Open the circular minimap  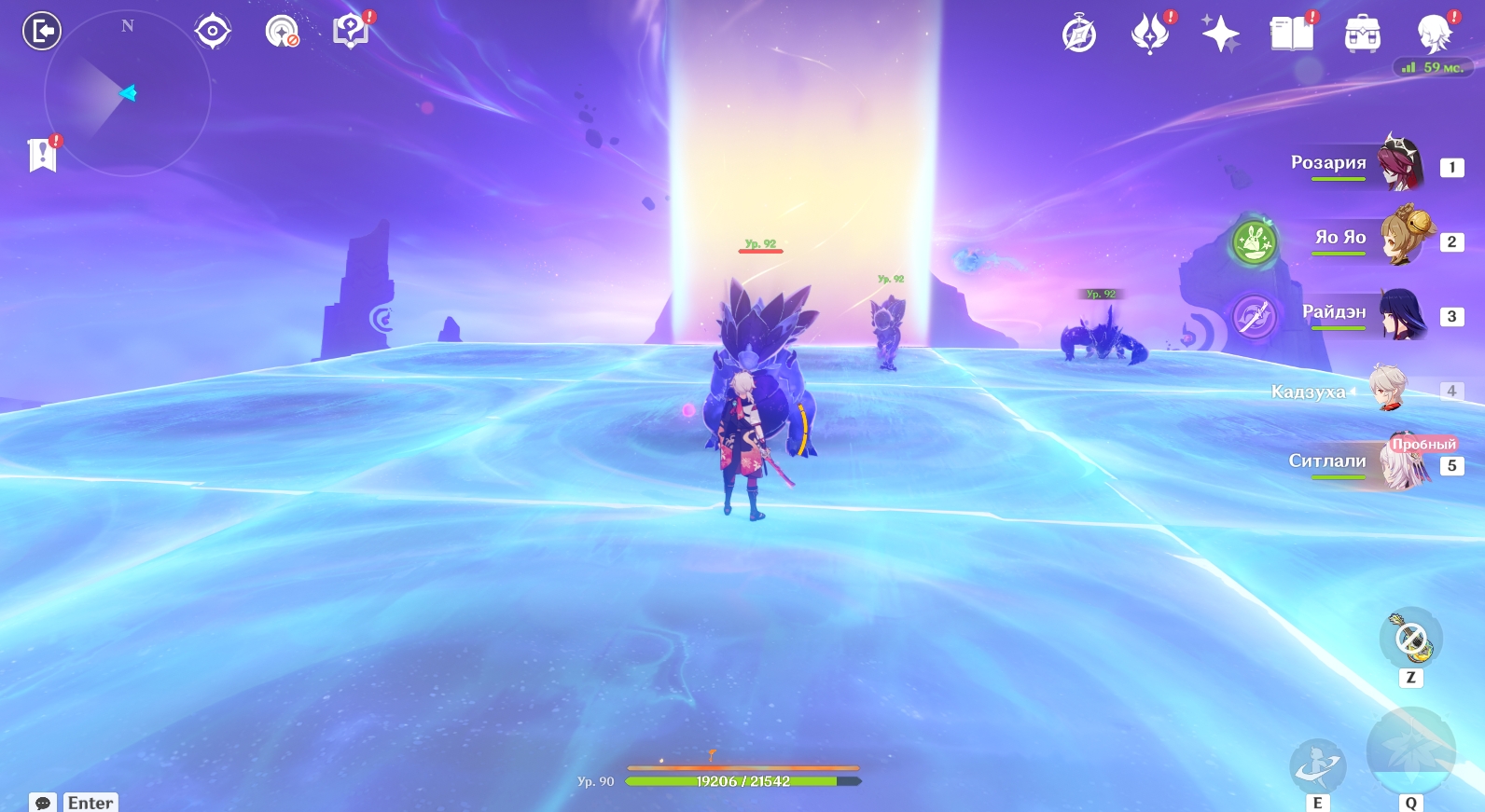(x=127, y=93)
